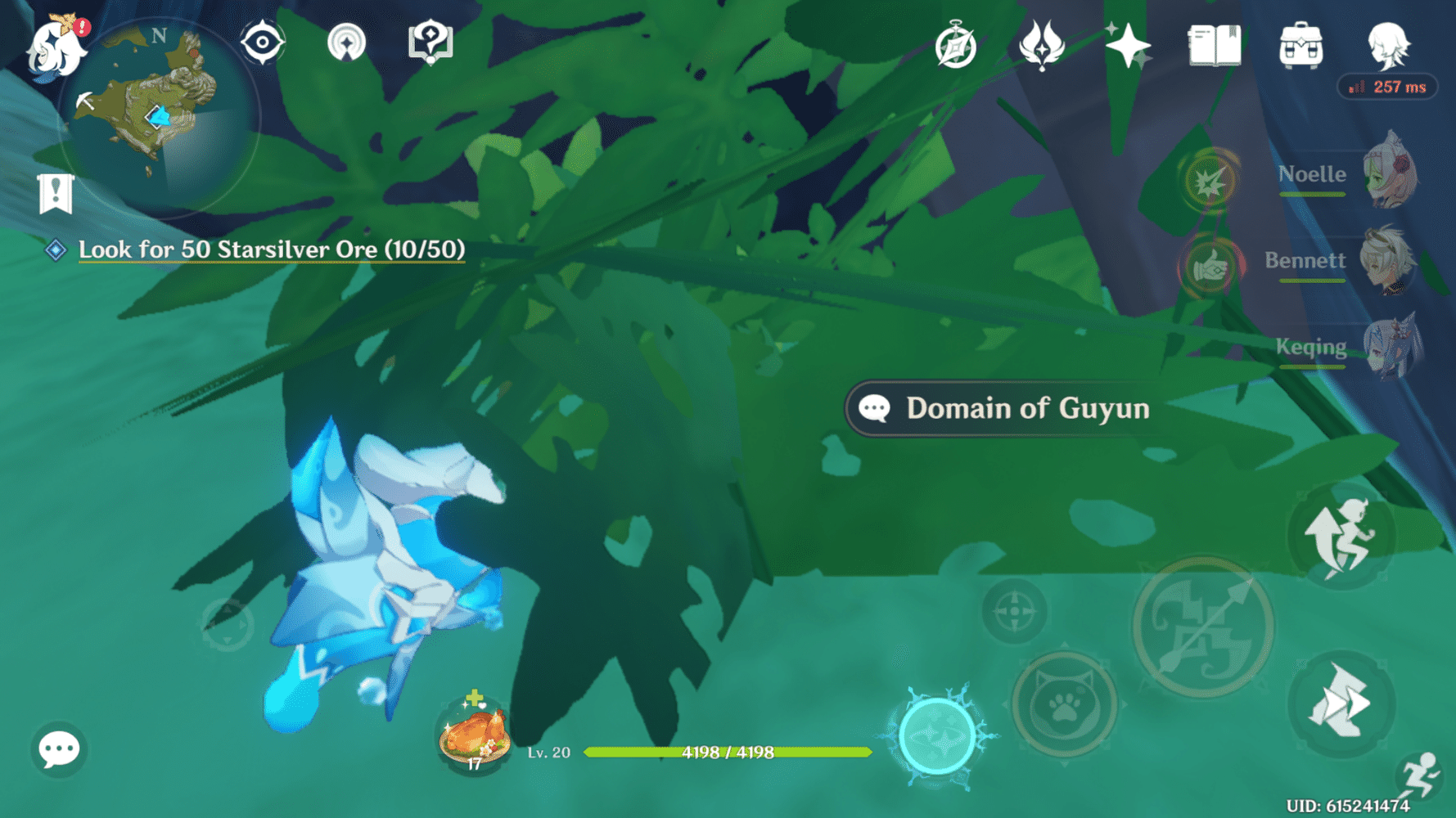Use the chicken dish quick food item
1456x818 pixels.
(473, 735)
